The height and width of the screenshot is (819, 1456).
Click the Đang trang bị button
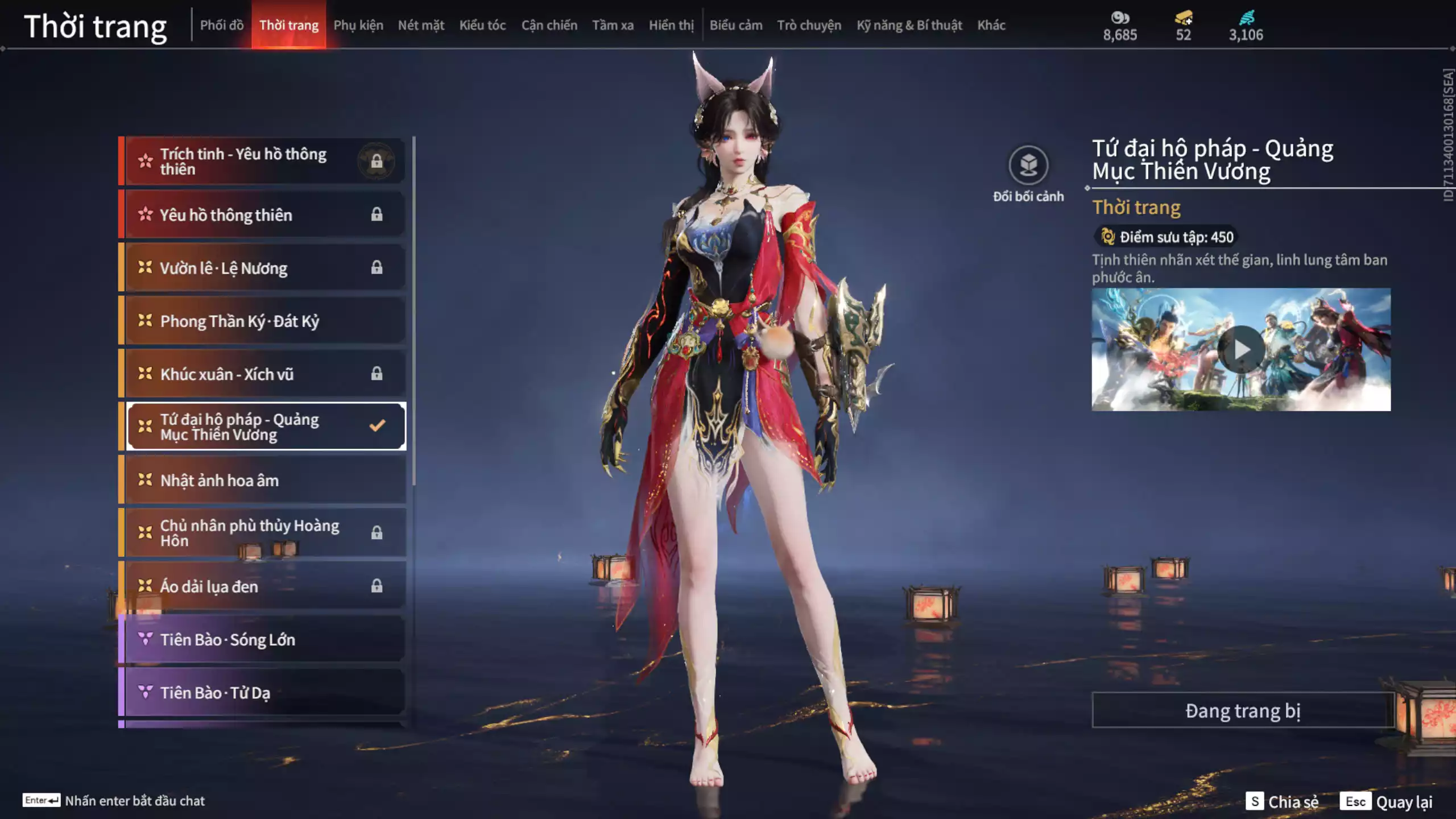1242,710
